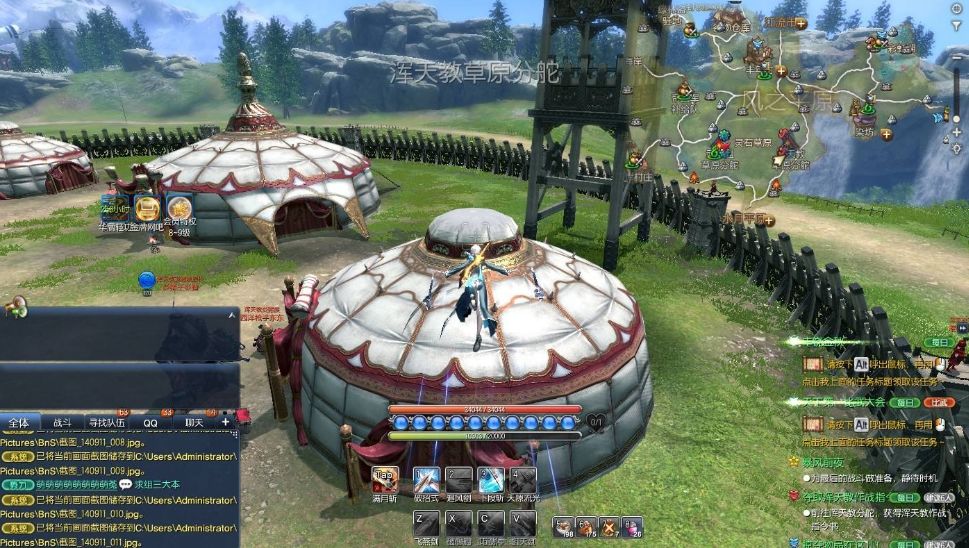Screen dimensions: 969x548
Task: Open the 聊天 chat tab
Action: (193, 423)
